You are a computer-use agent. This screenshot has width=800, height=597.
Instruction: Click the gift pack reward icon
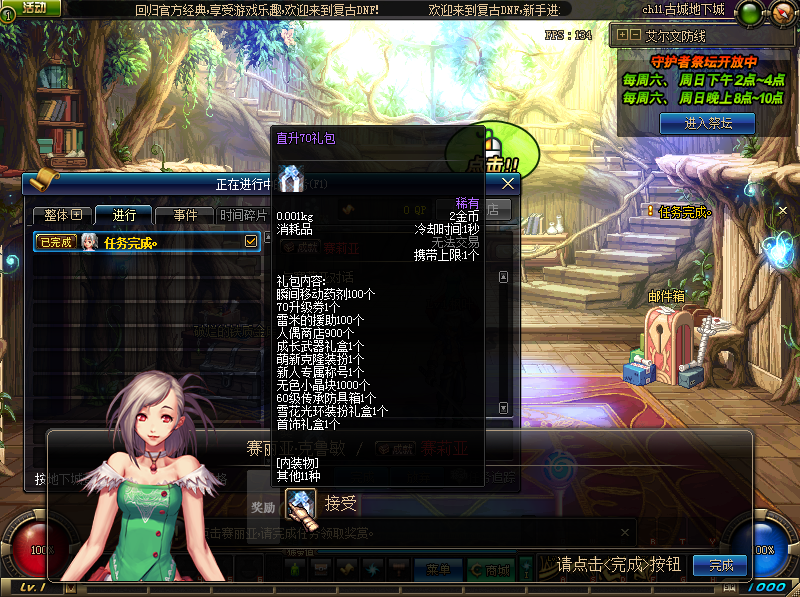(x=300, y=503)
